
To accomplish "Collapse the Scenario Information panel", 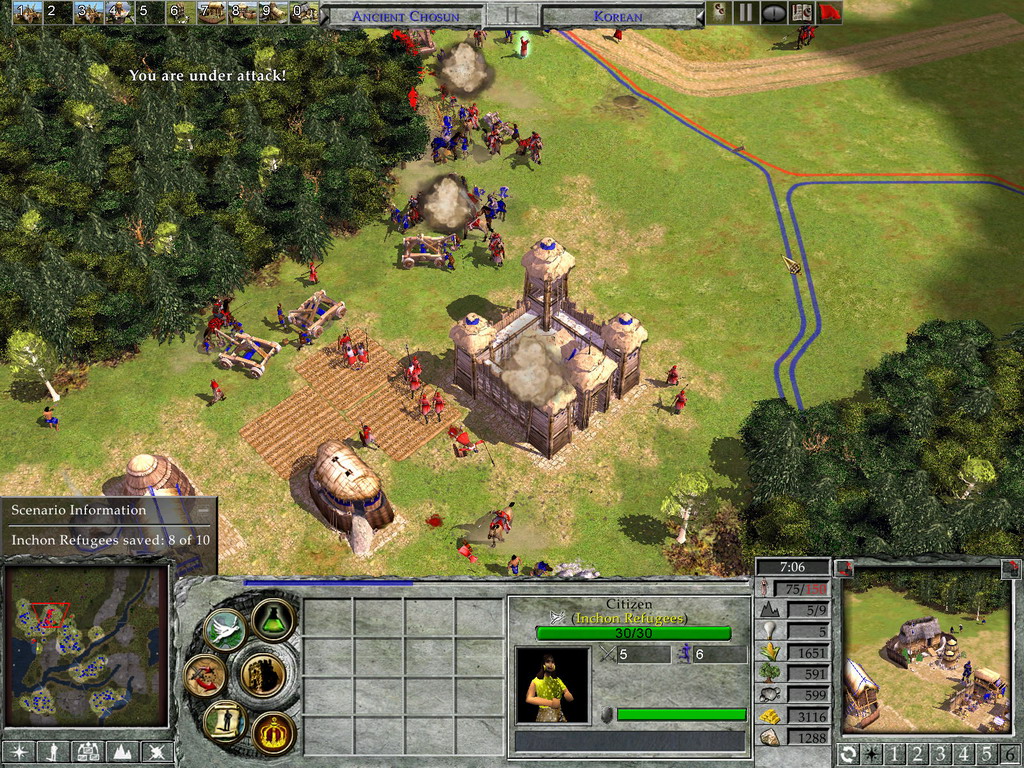I will (203, 510).
